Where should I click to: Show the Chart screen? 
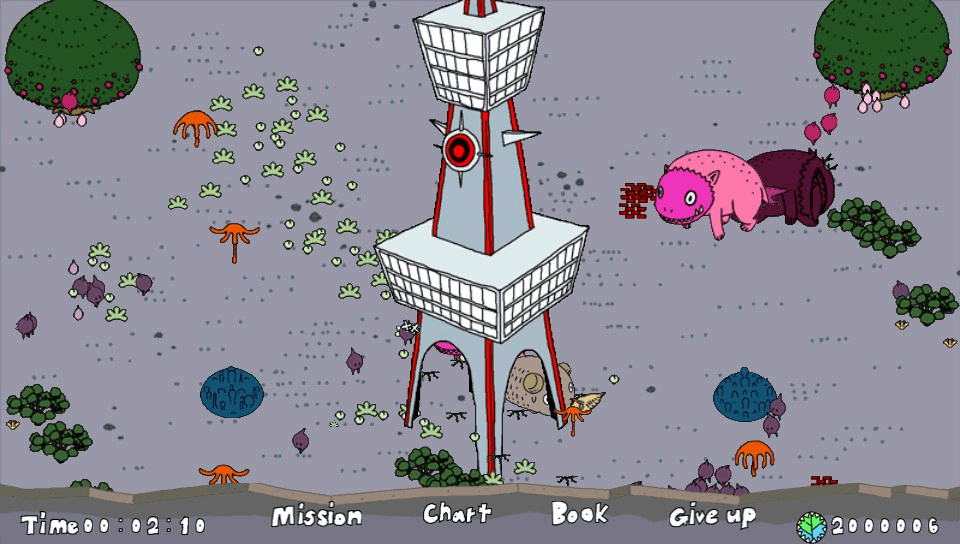pyautogui.click(x=457, y=514)
